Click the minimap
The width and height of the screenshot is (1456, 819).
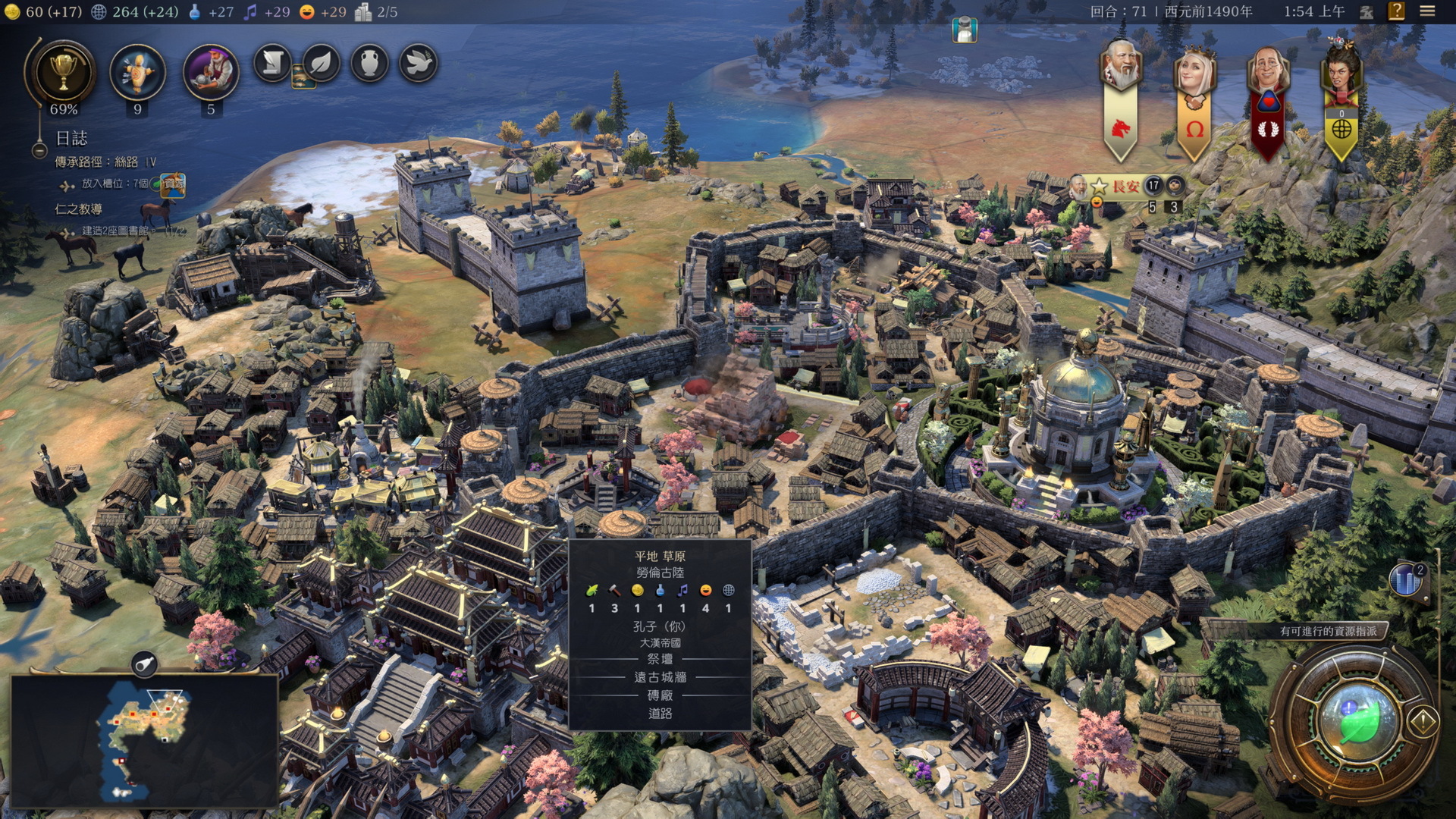tap(144, 739)
